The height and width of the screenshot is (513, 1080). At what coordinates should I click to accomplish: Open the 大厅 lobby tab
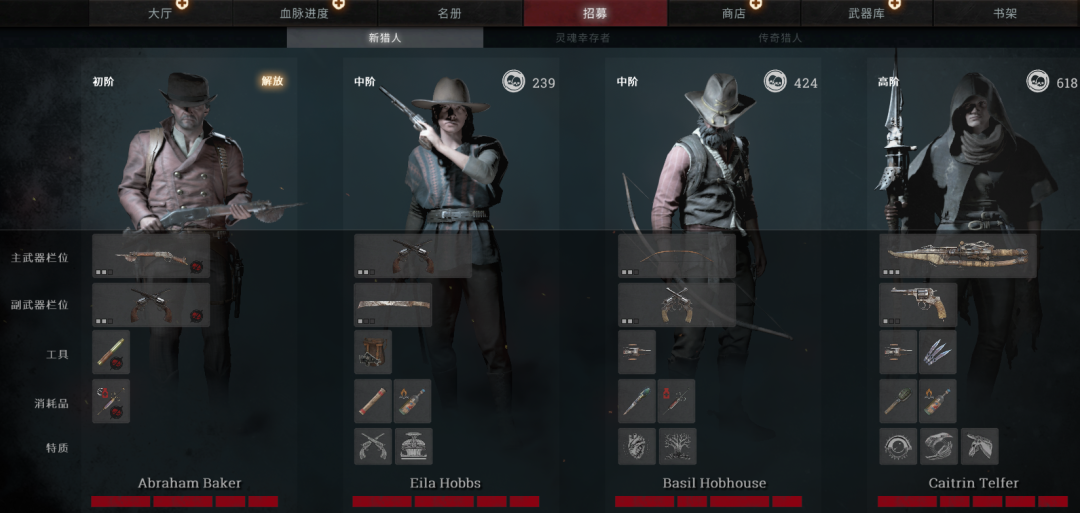pyautogui.click(x=160, y=13)
